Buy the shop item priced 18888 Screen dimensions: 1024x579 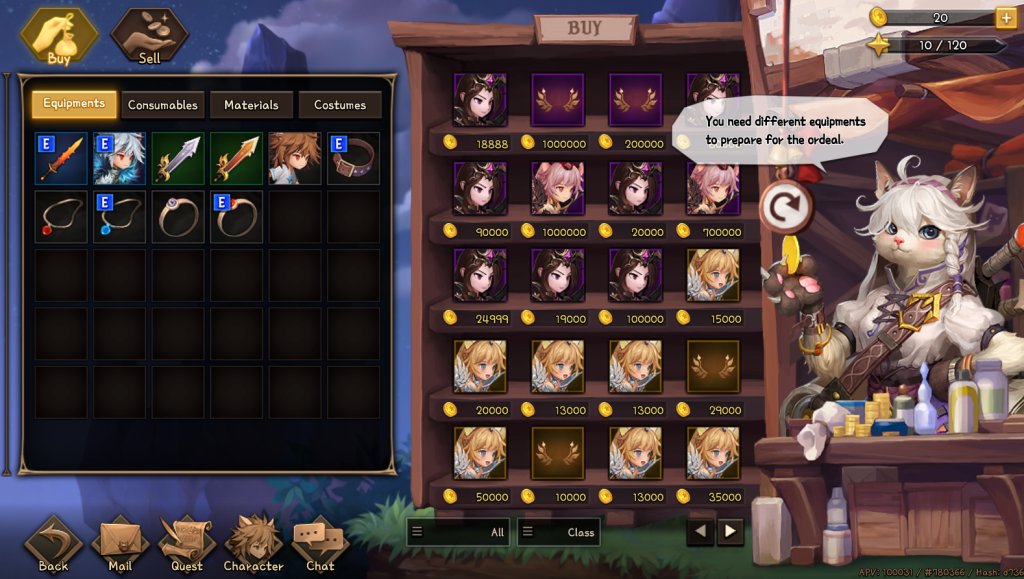click(x=480, y=99)
